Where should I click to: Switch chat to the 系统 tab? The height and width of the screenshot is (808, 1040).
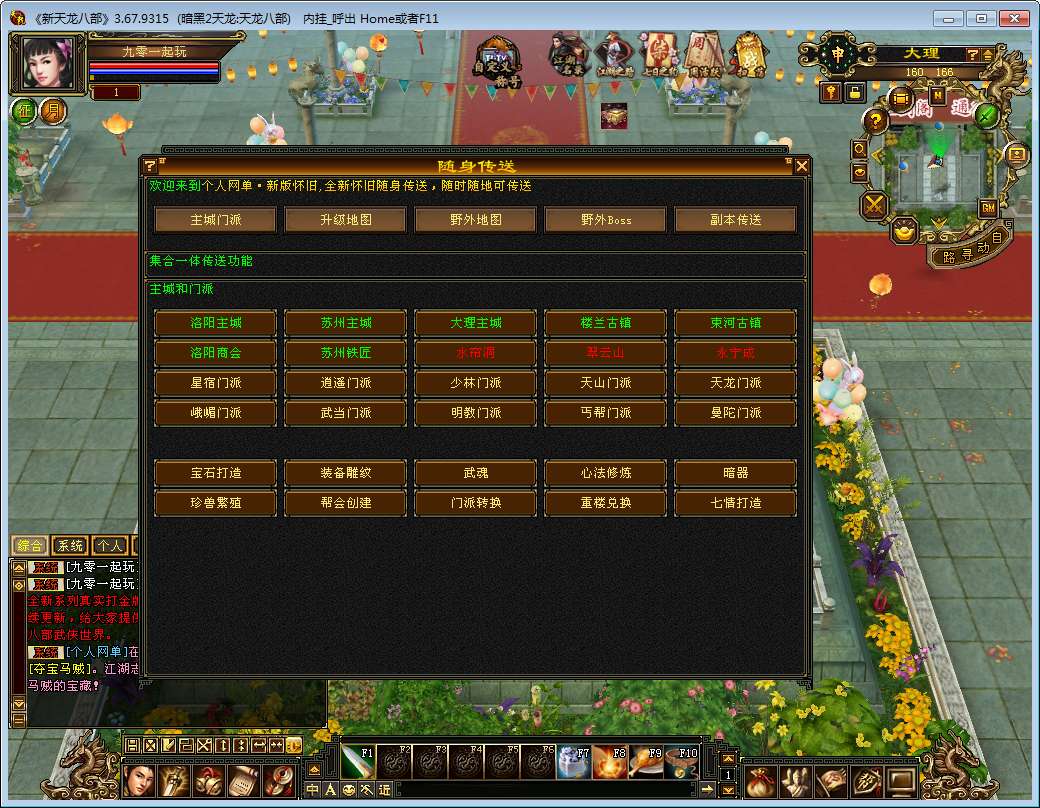[70, 546]
